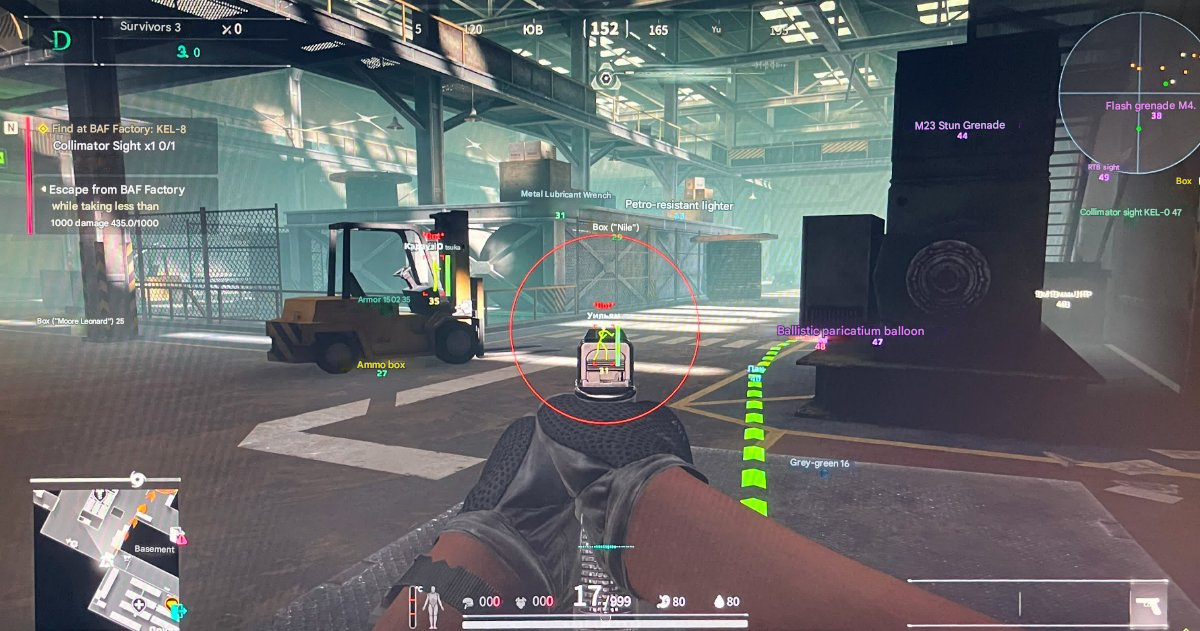The height and width of the screenshot is (631, 1200).
Task: Select the Escape from BAF Factory objective
Action: click(118, 189)
